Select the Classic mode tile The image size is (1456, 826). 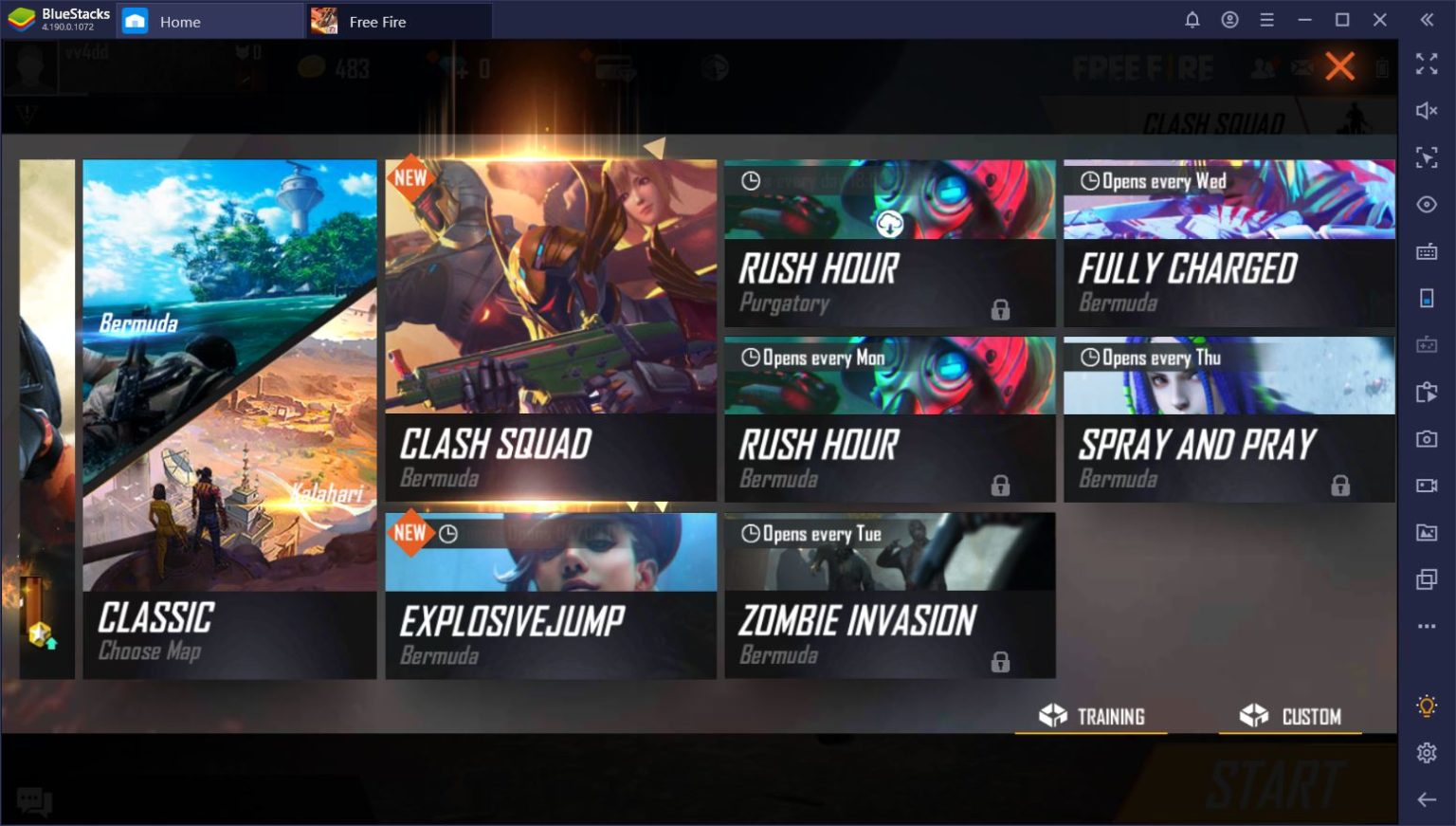click(x=229, y=418)
